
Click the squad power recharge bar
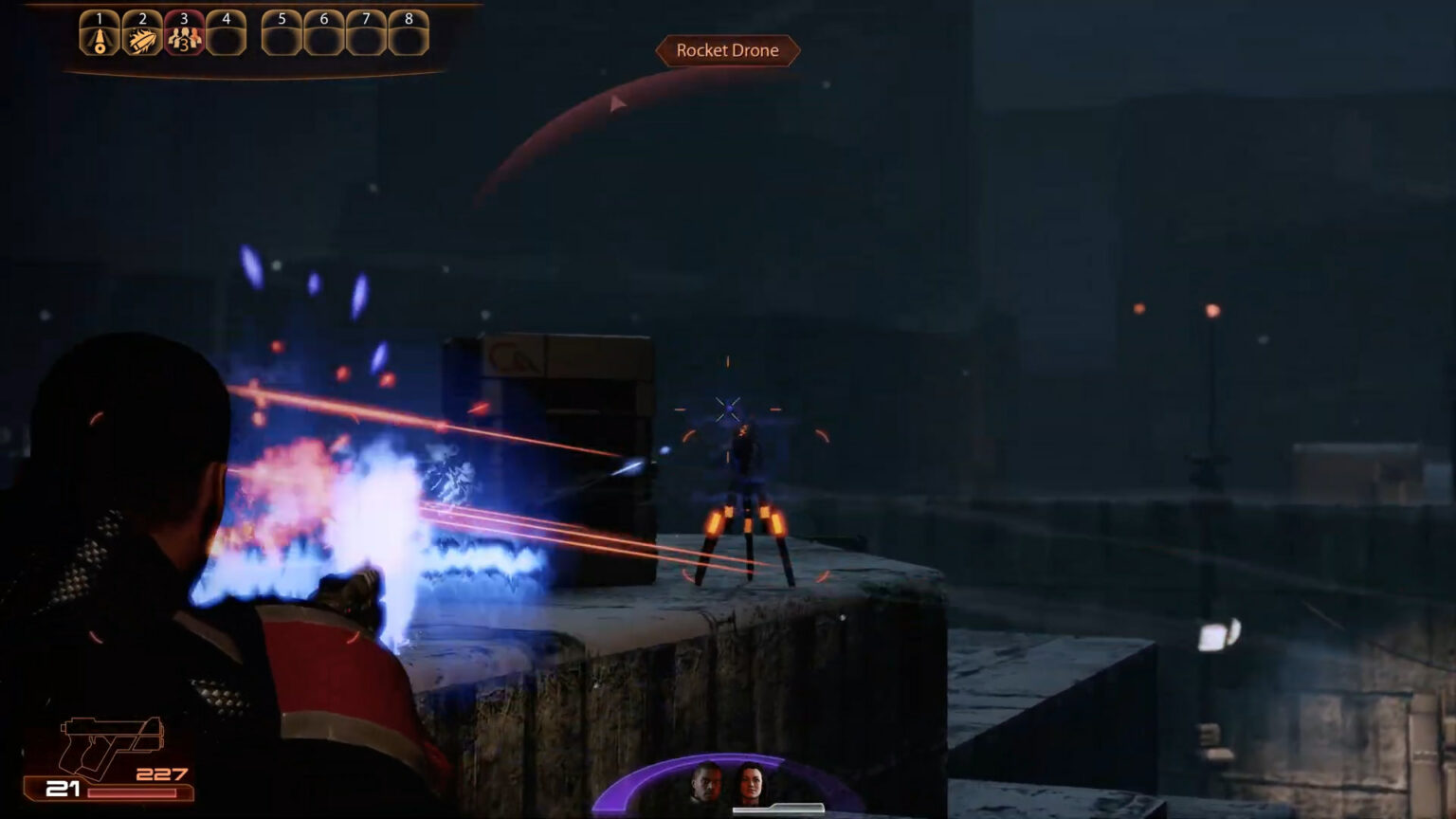click(777, 810)
